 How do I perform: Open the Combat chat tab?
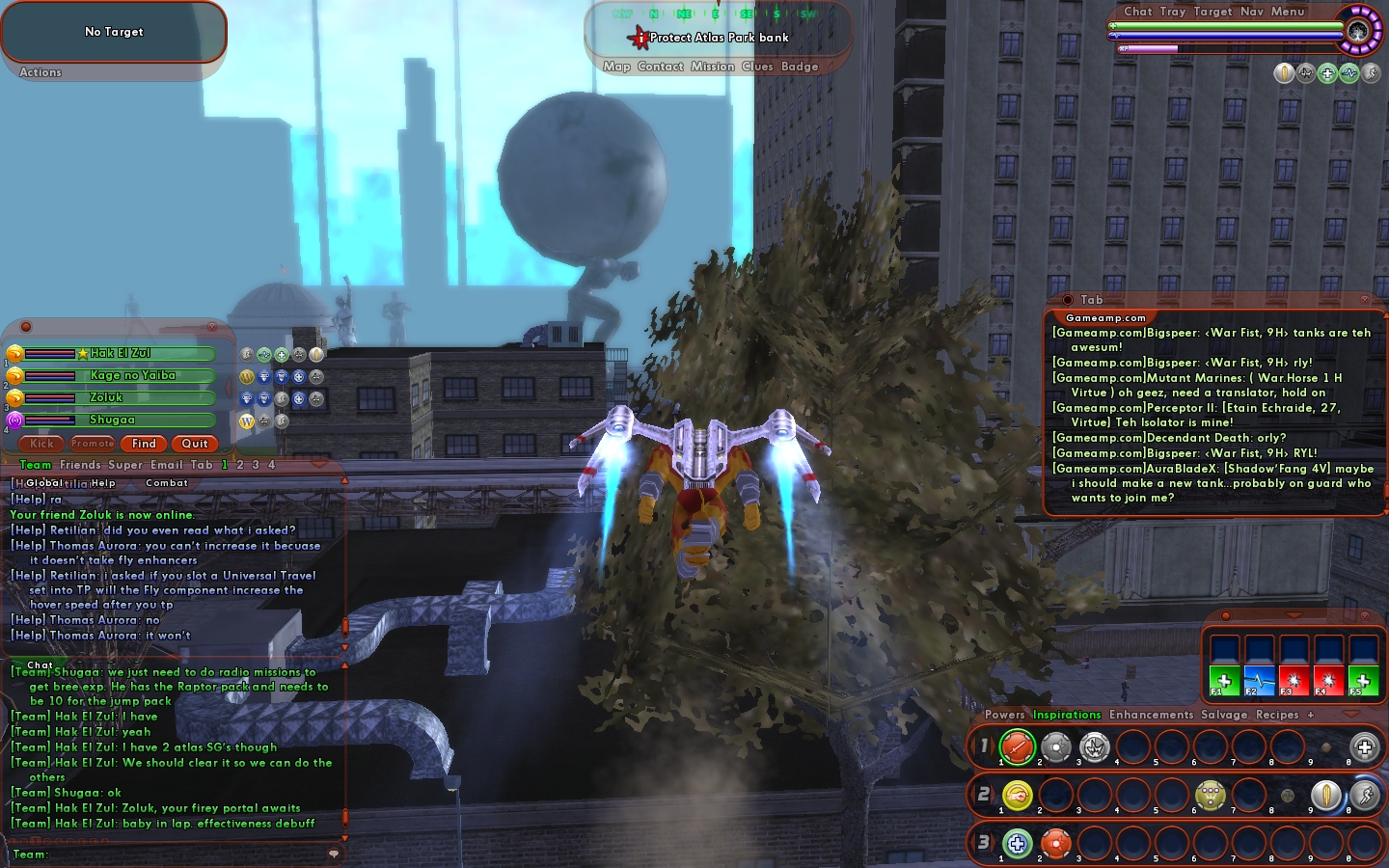point(167,483)
